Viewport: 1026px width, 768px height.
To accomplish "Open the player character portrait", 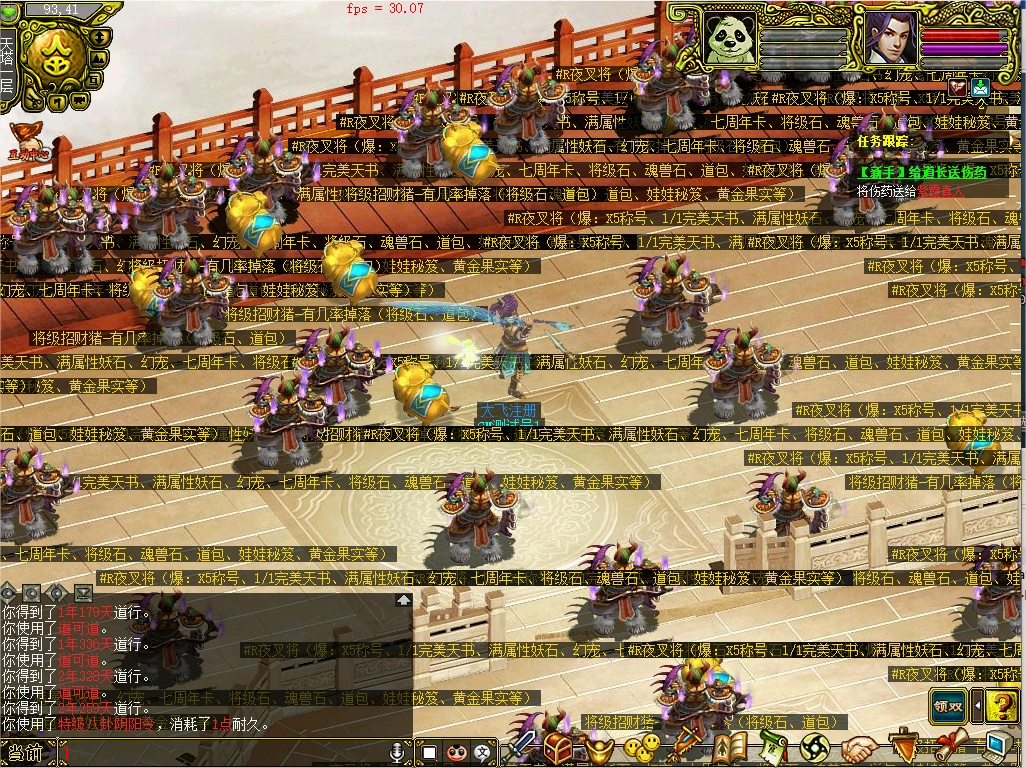I will (x=890, y=38).
